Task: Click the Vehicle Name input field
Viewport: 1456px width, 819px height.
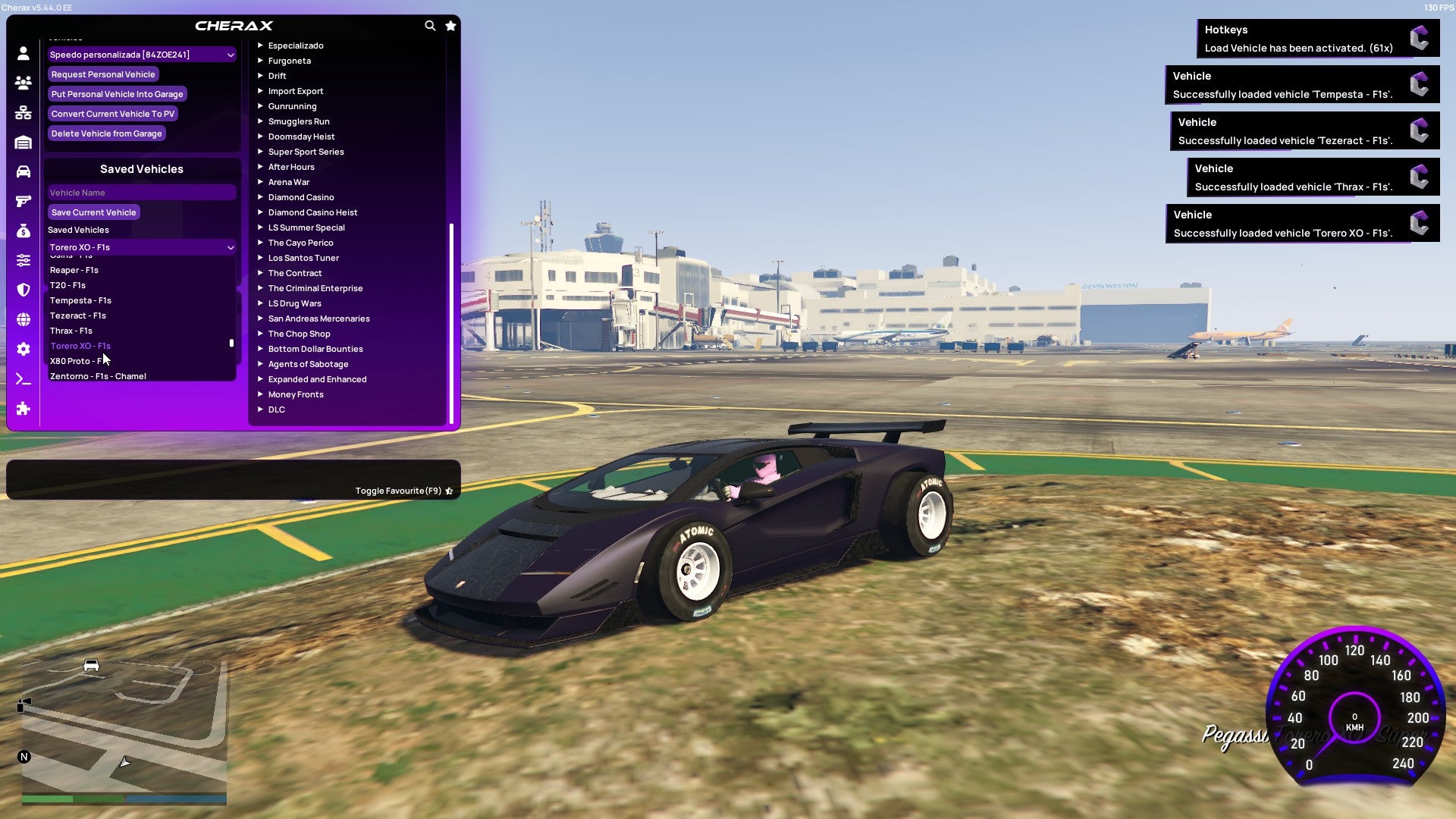Action: point(141,192)
